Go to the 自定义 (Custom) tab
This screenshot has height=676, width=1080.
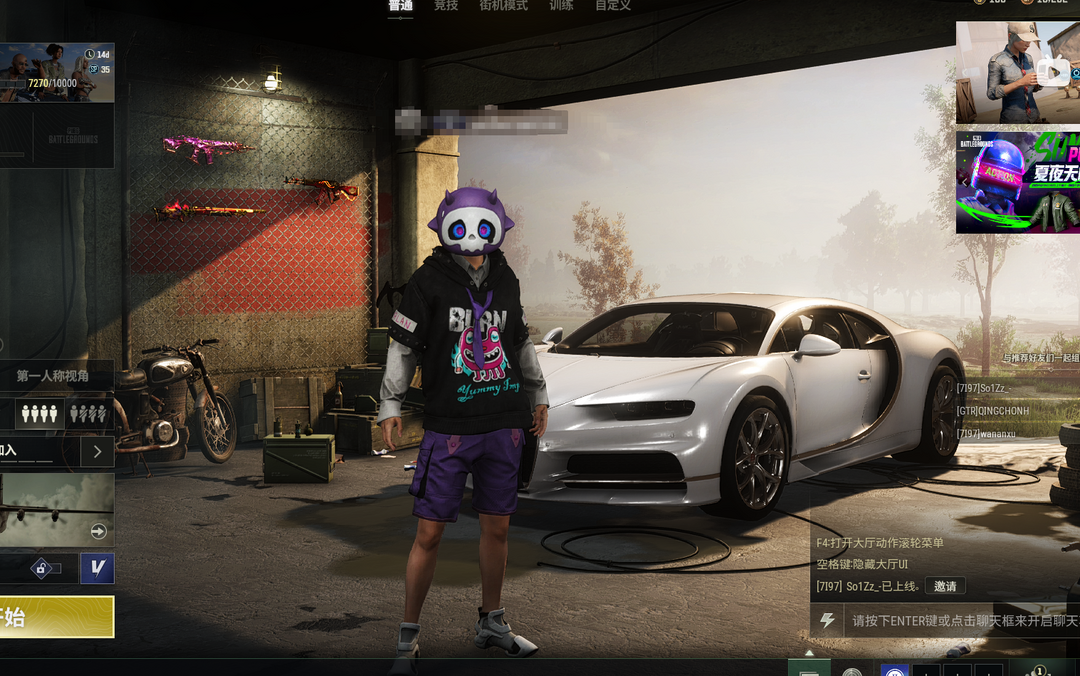[x=613, y=6]
